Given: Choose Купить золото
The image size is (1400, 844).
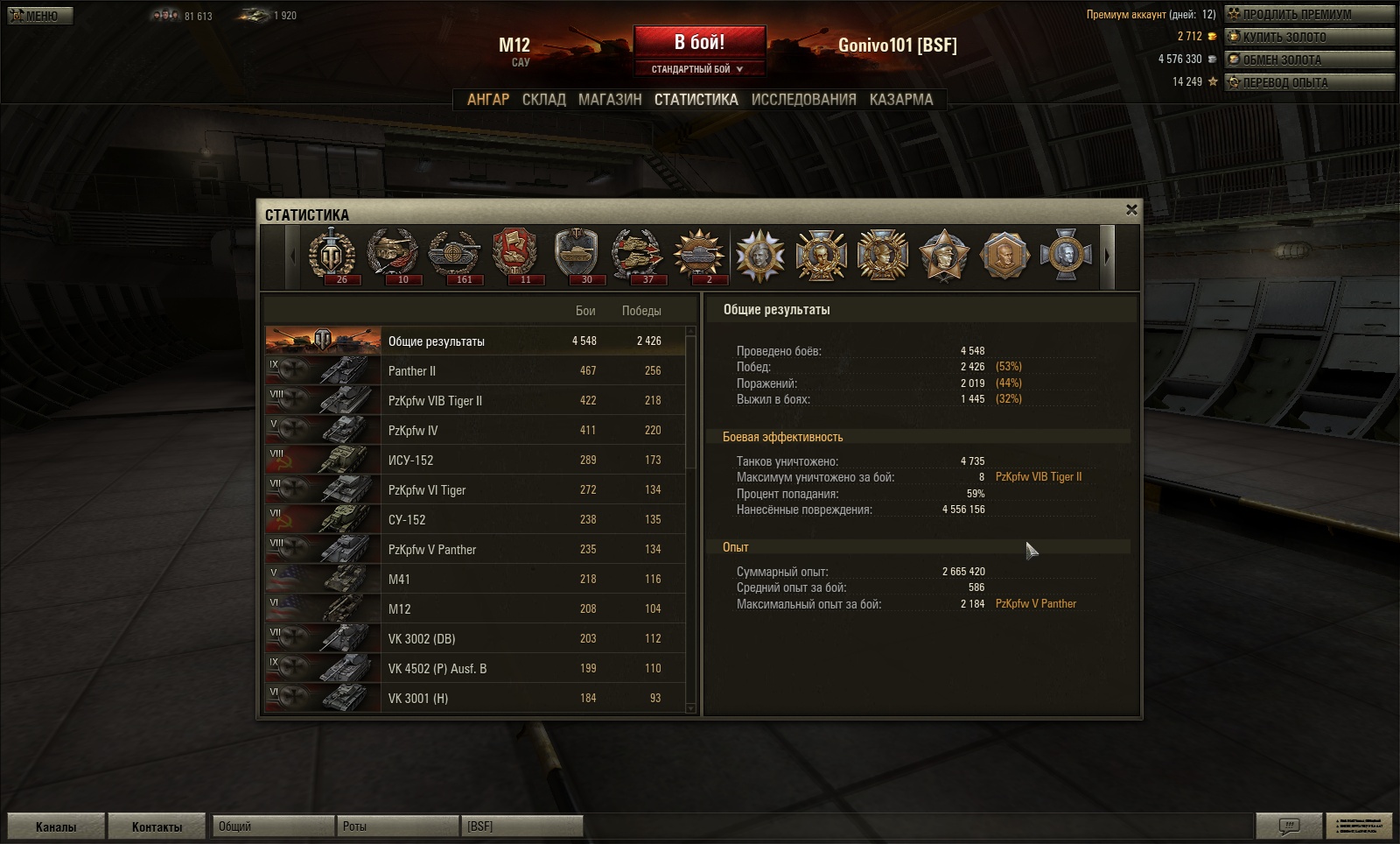Looking at the screenshot, I should pyautogui.click(x=1308, y=37).
